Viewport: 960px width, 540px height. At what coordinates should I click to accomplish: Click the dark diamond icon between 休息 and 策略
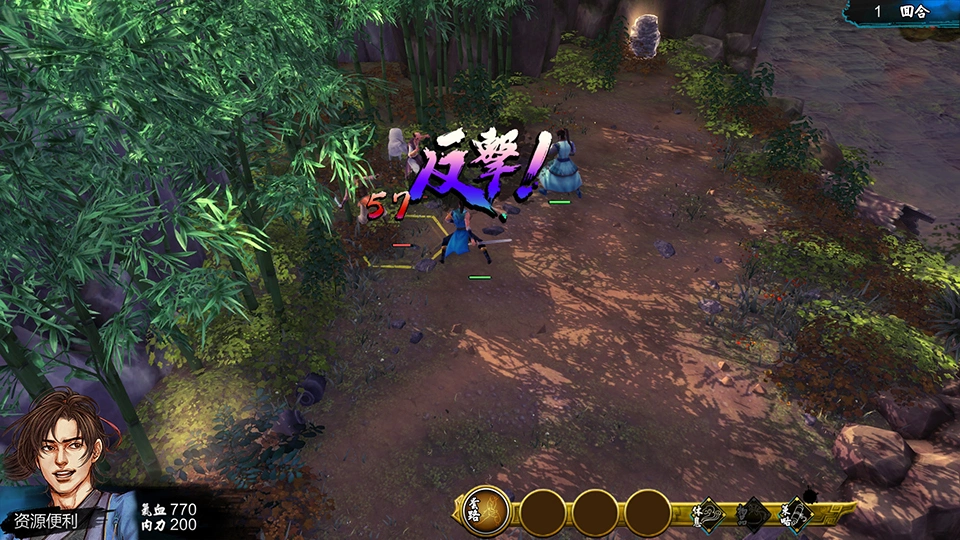[x=752, y=515]
